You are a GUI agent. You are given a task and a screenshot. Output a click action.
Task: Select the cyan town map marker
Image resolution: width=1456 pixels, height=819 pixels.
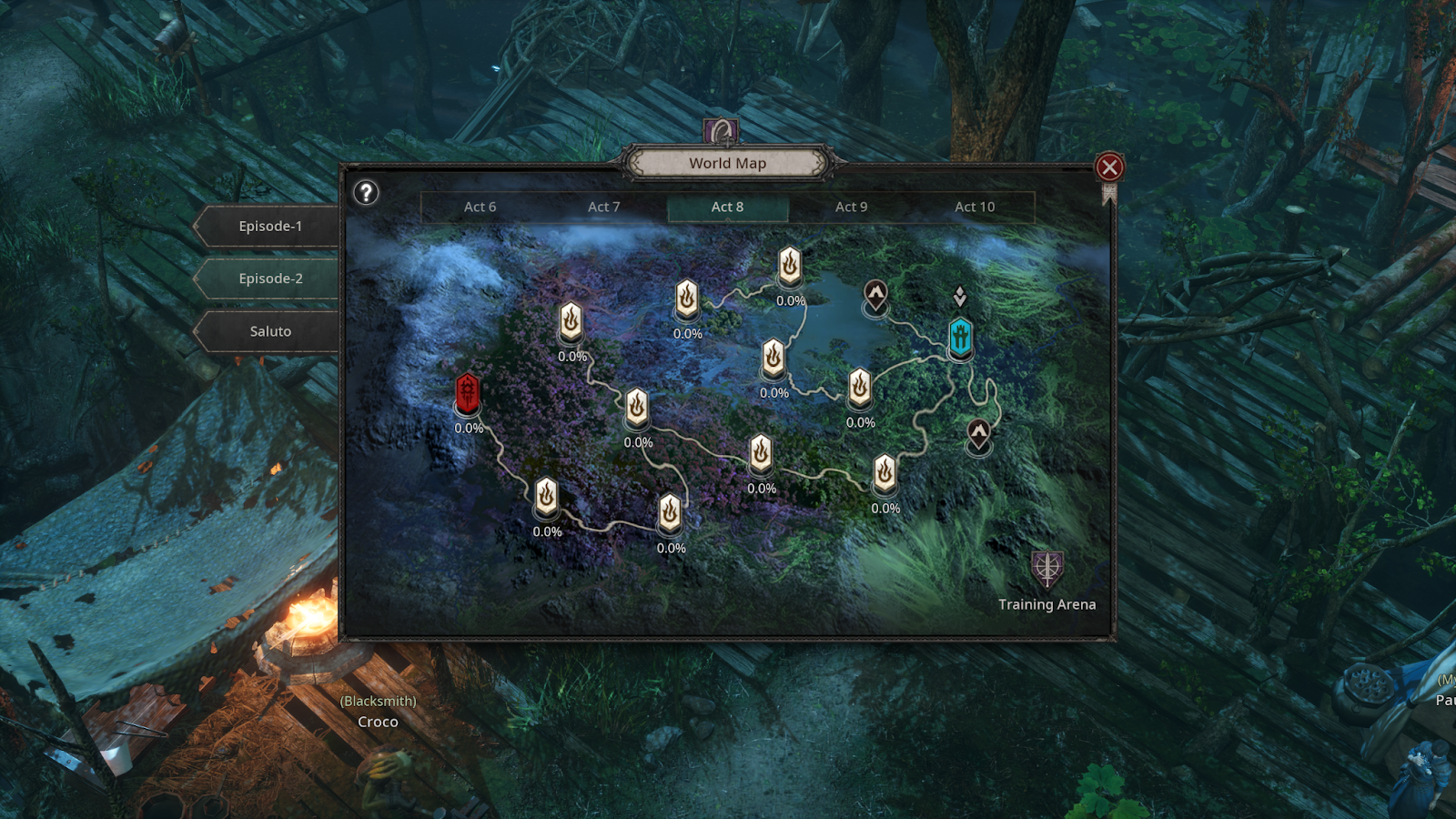pyautogui.click(x=961, y=337)
